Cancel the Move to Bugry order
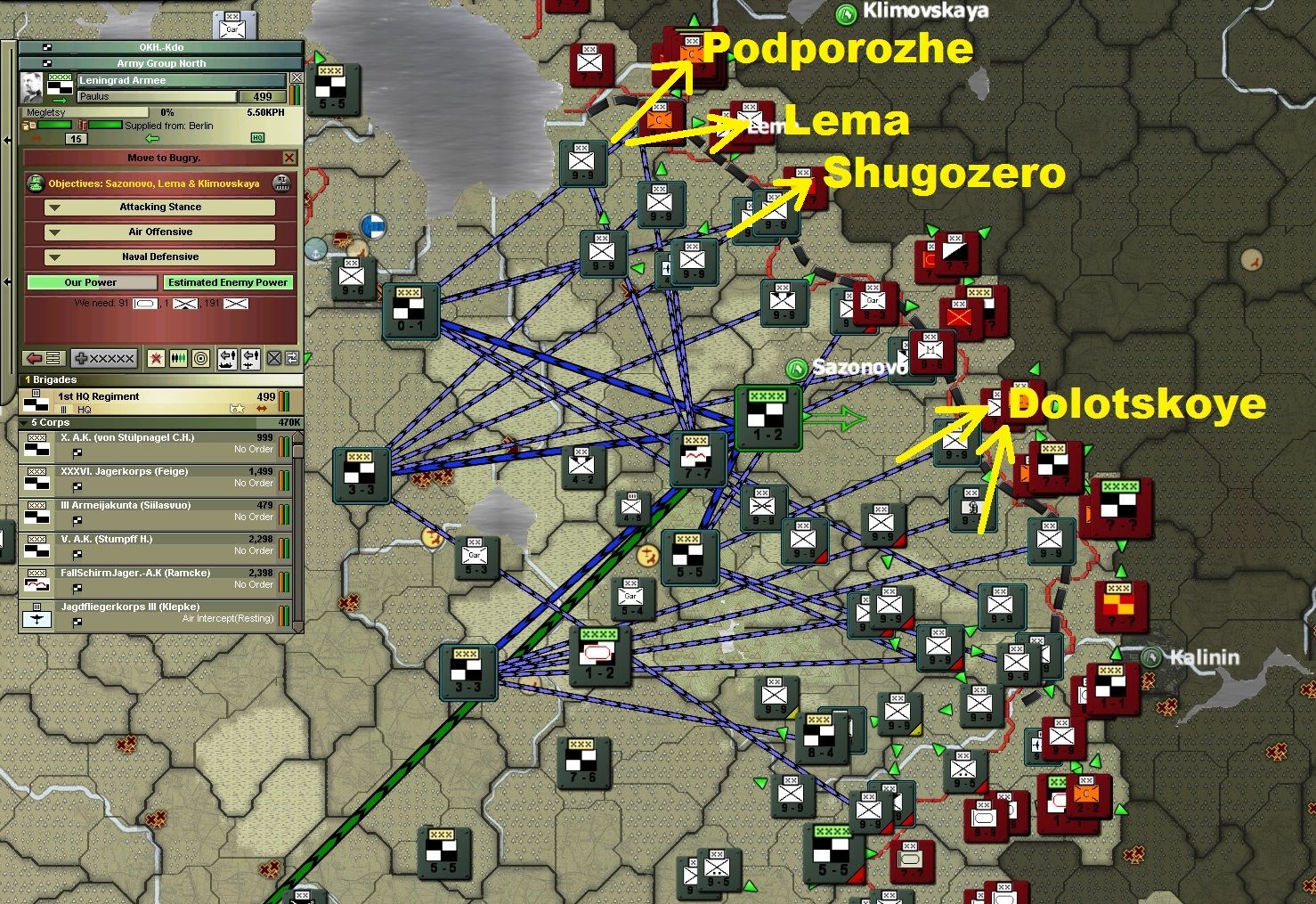Image resolution: width=1316 pixels, height=904 pixels. [x=289, y=158]
